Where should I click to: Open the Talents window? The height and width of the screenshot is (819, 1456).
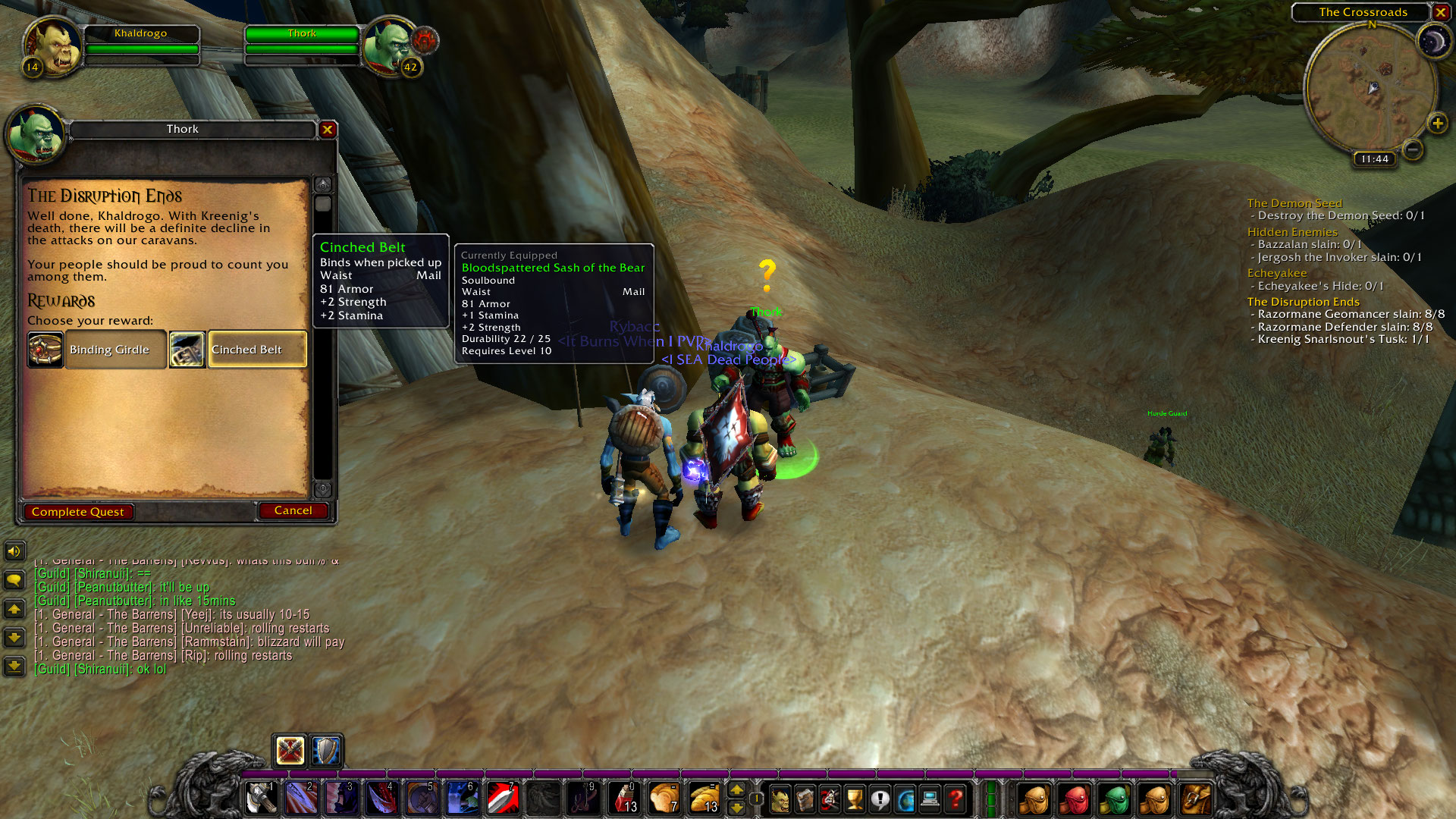coord(829,799)
